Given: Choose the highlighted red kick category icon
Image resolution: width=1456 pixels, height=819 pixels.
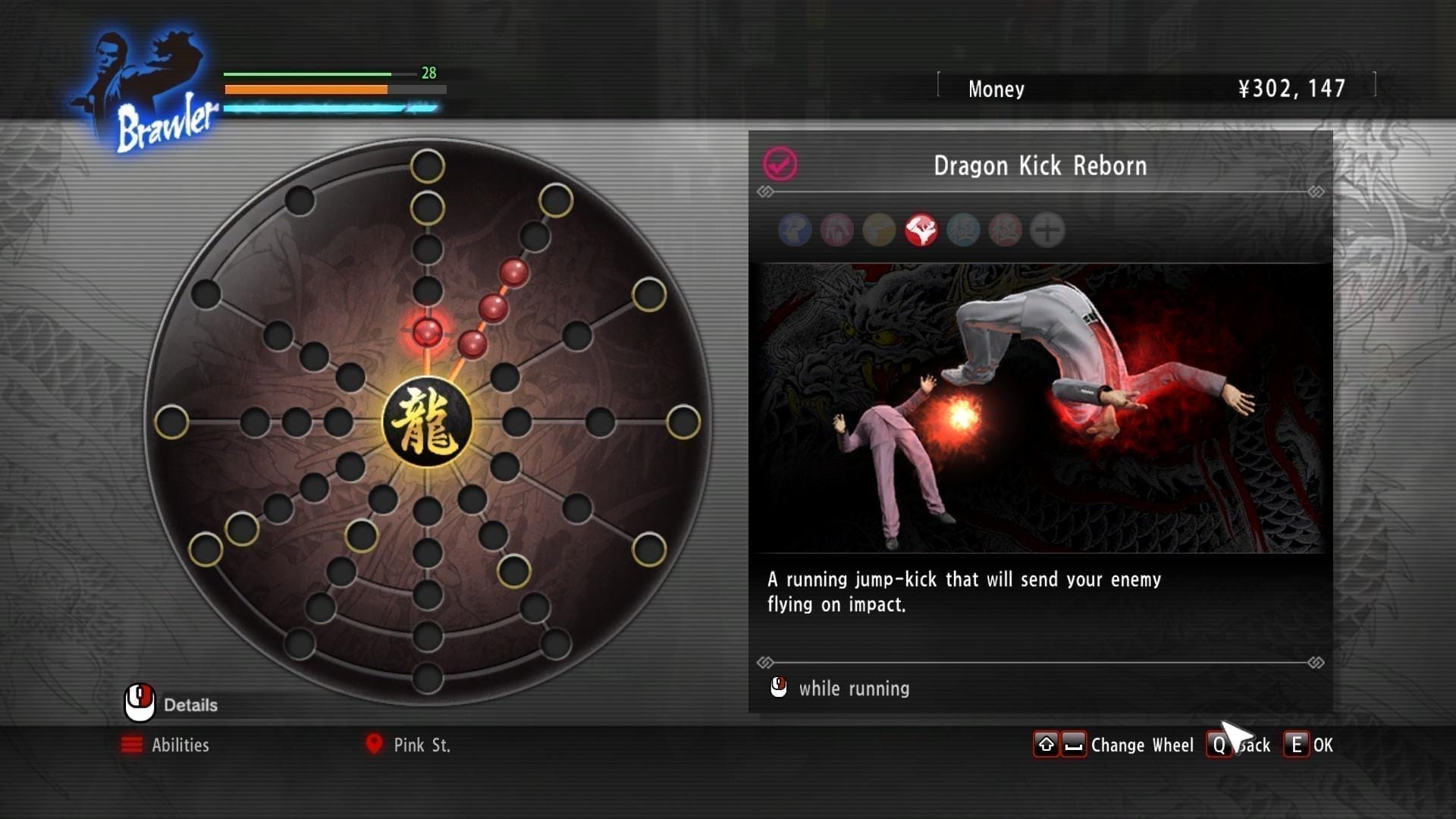Looking at the screenshot, I should (x=921, y=230).
